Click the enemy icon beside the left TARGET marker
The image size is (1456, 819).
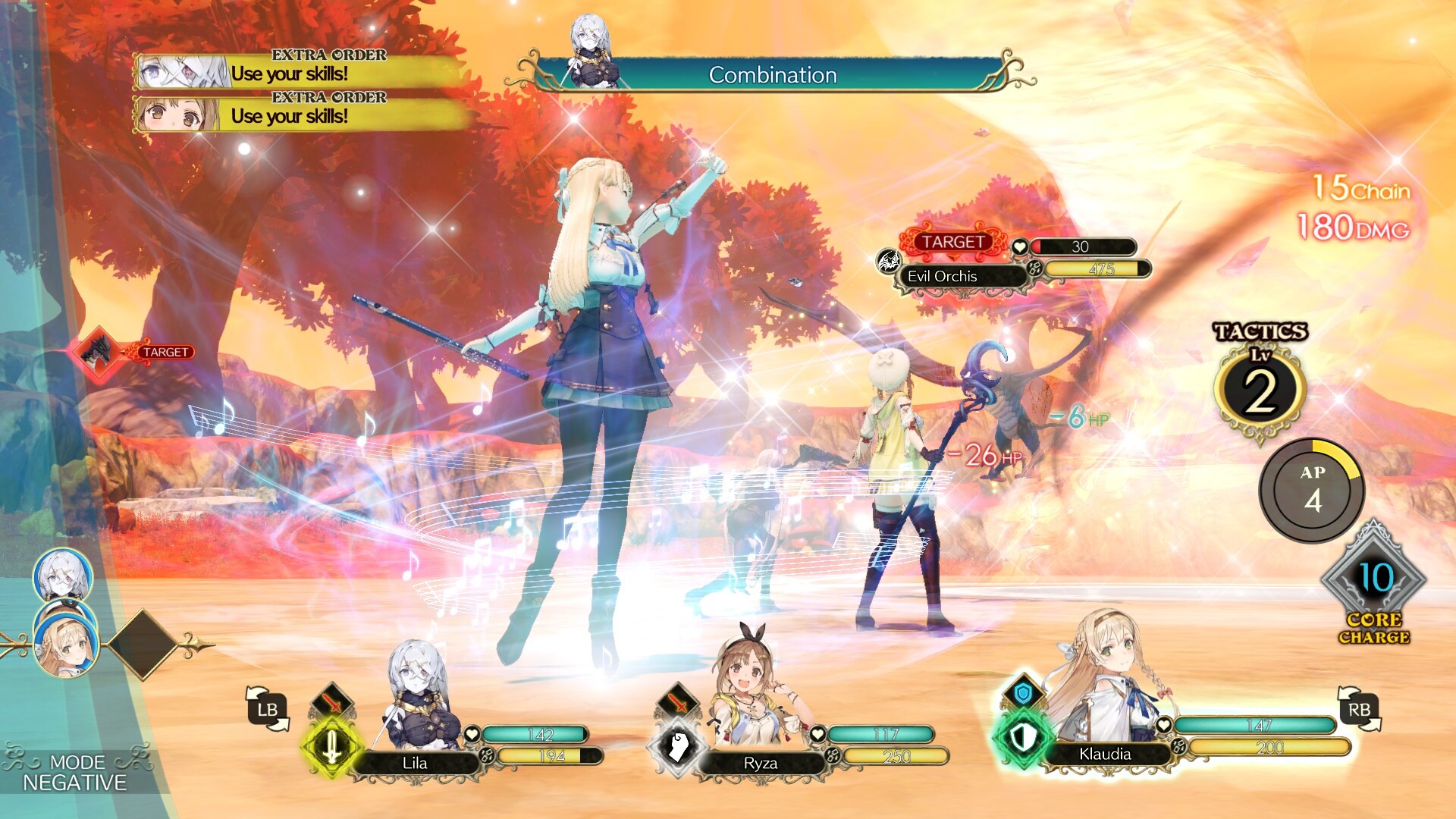tap(97, 351)
